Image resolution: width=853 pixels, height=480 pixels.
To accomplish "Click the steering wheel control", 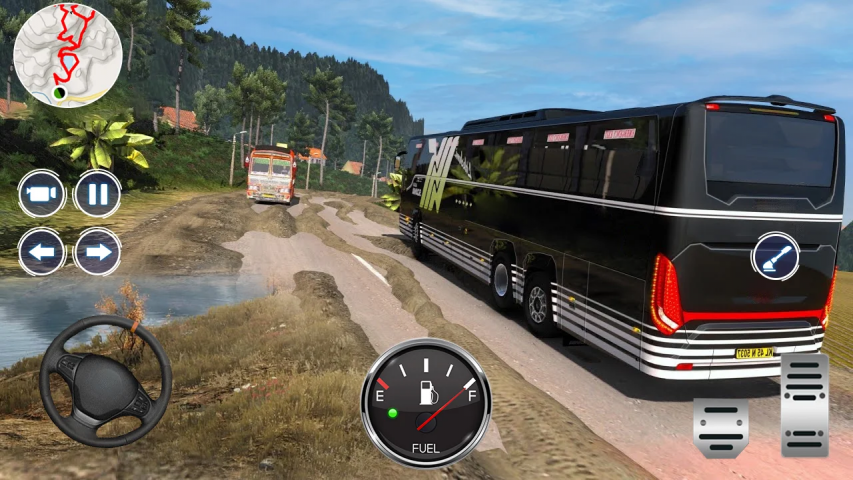I will [105, 381].
